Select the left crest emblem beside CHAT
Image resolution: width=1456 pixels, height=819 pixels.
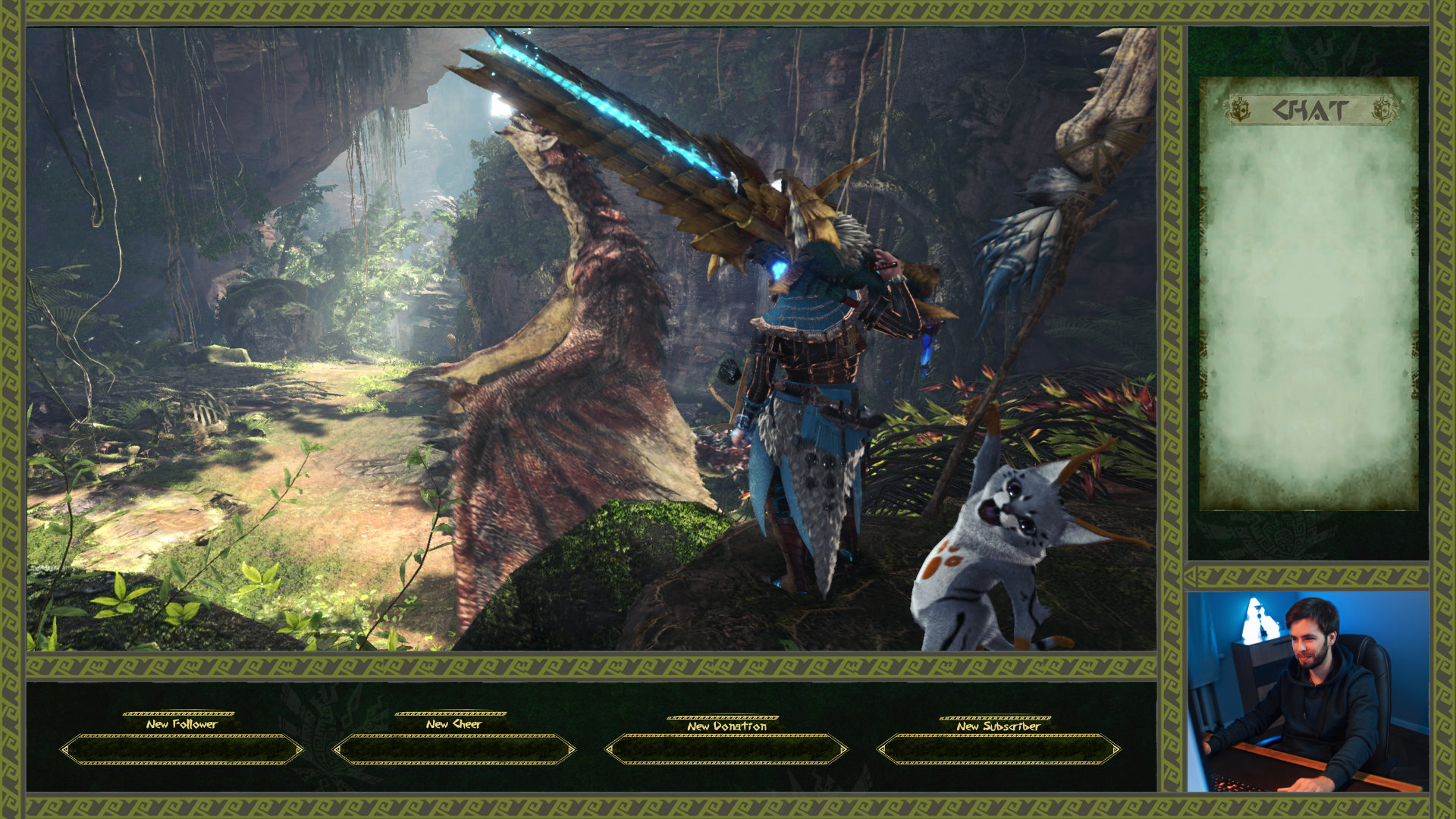(1241, 111)
